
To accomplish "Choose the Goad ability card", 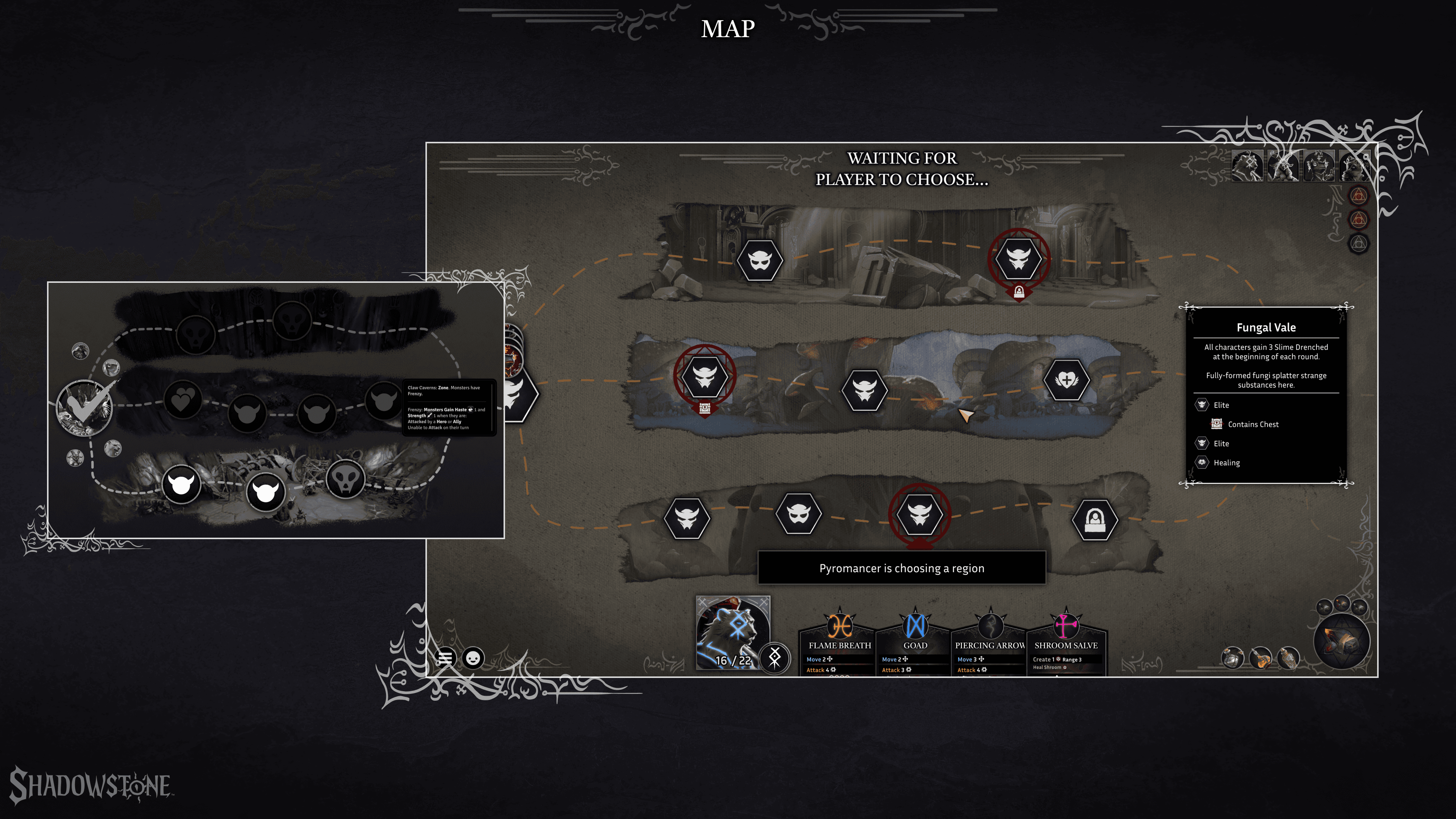I will click(x=915, y=645).
